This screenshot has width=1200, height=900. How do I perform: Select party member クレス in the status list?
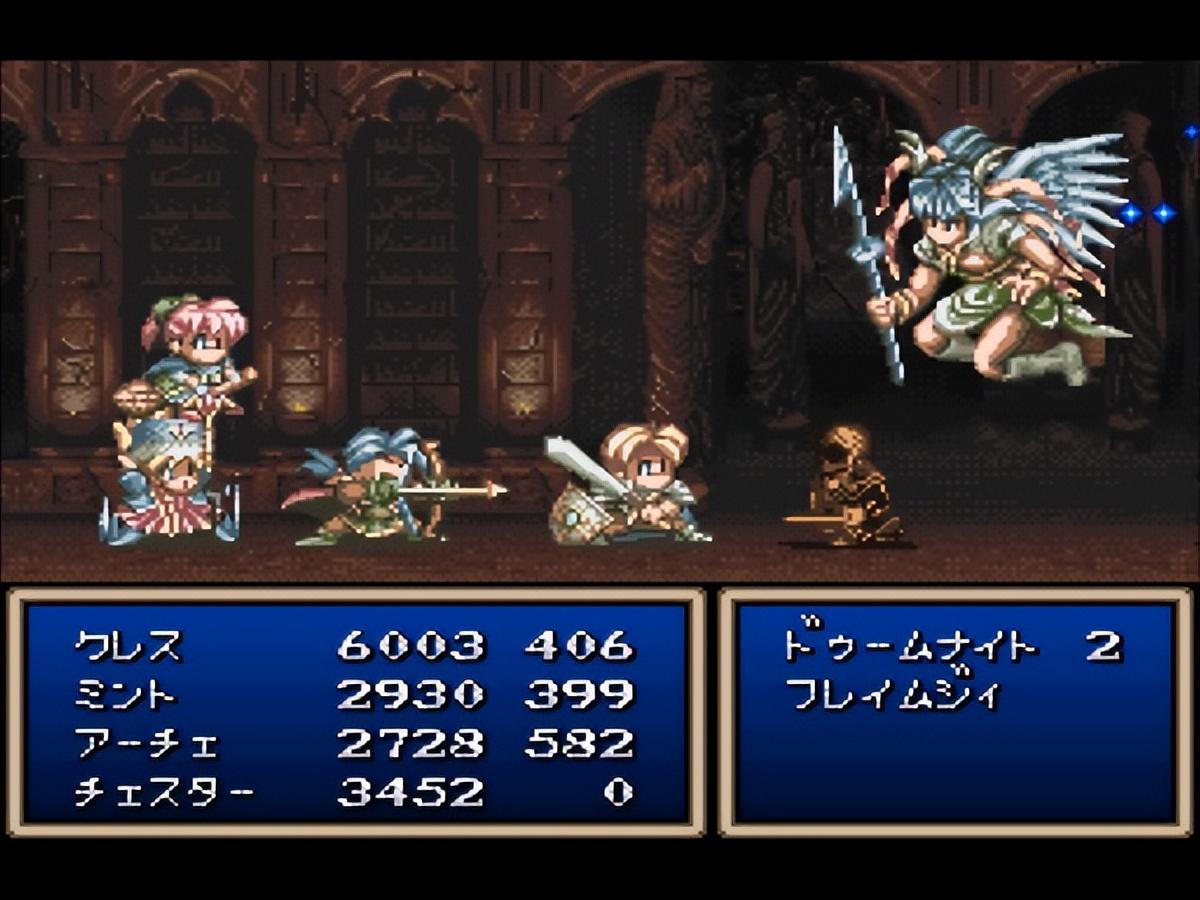pos(129,646)
